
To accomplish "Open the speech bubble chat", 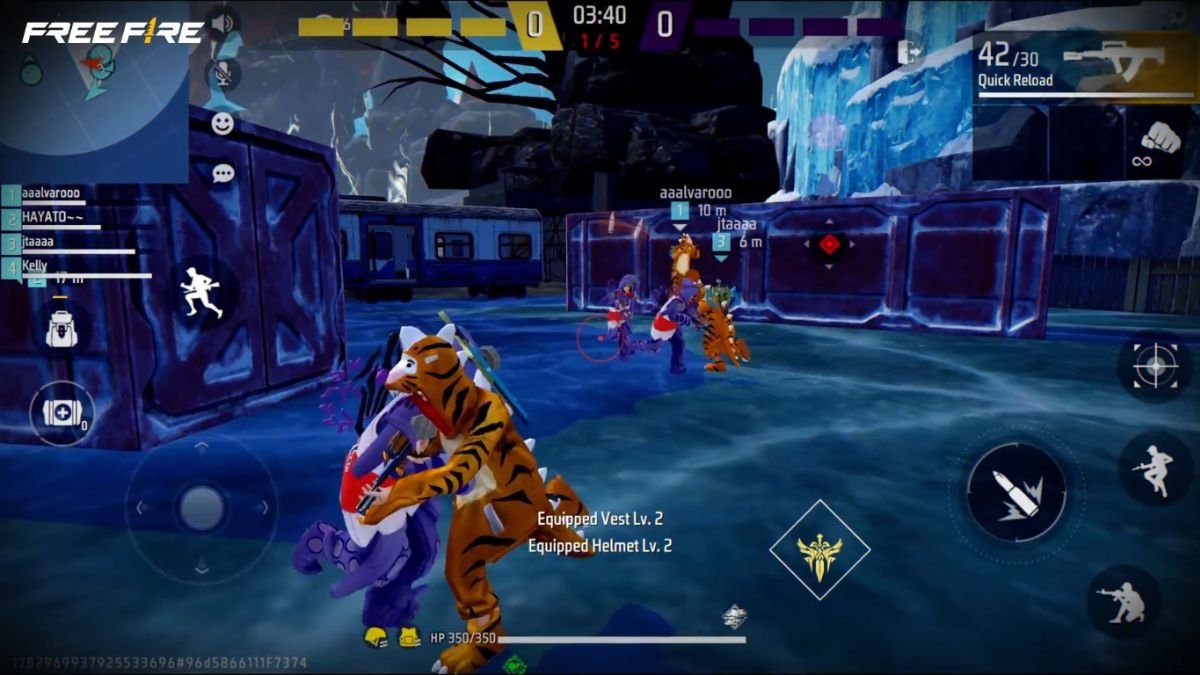I will click(x=223, y=173).
